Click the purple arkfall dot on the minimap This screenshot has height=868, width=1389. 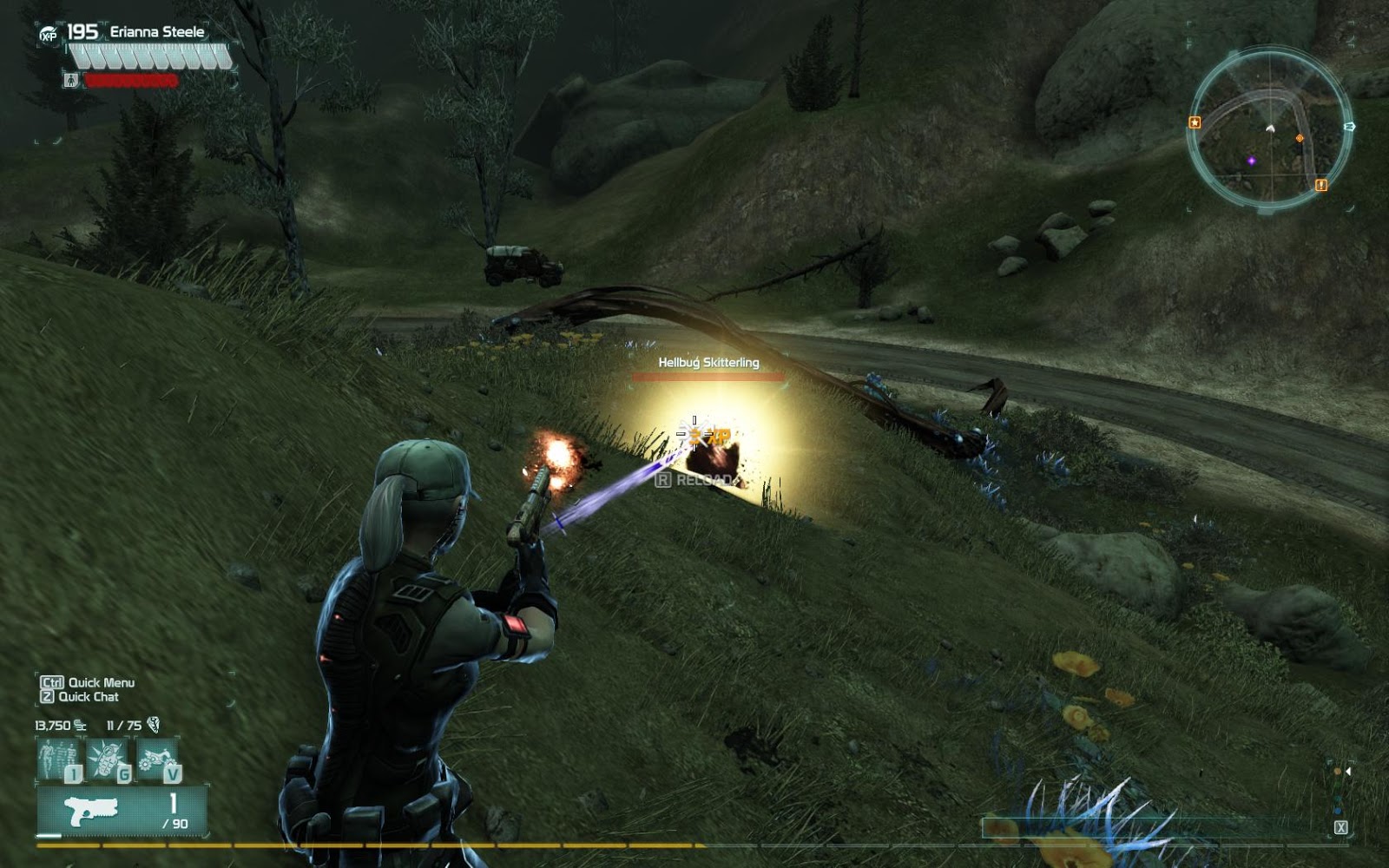1252,161
